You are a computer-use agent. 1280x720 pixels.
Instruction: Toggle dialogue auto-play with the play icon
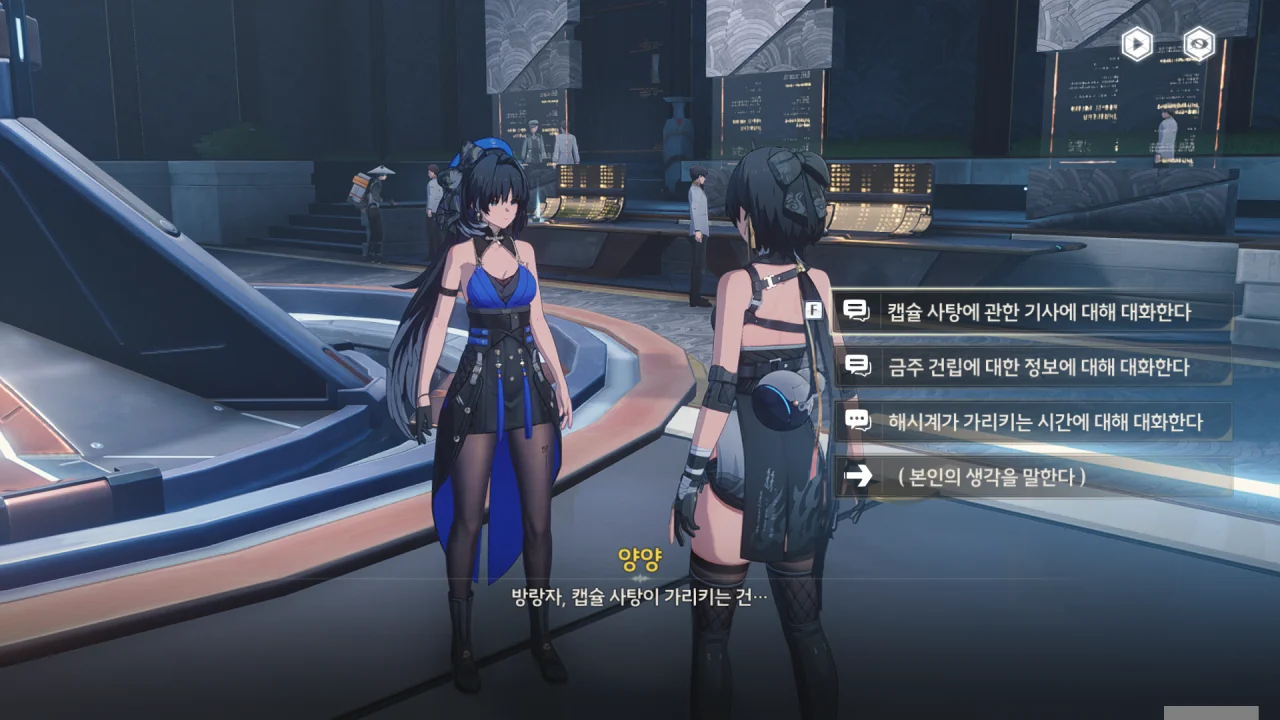[1137, 44]
